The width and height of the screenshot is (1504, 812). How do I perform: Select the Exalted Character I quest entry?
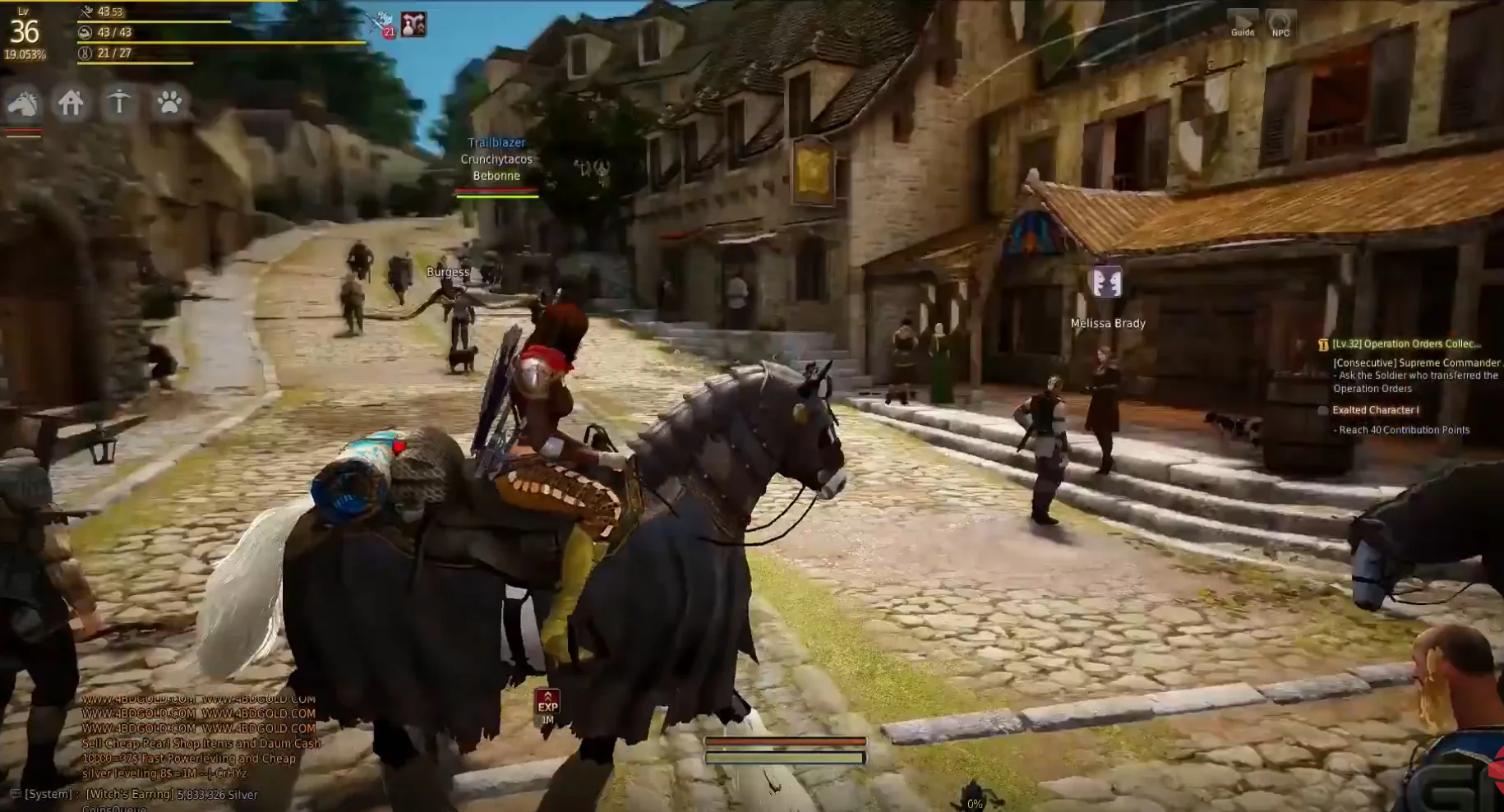1375,410
